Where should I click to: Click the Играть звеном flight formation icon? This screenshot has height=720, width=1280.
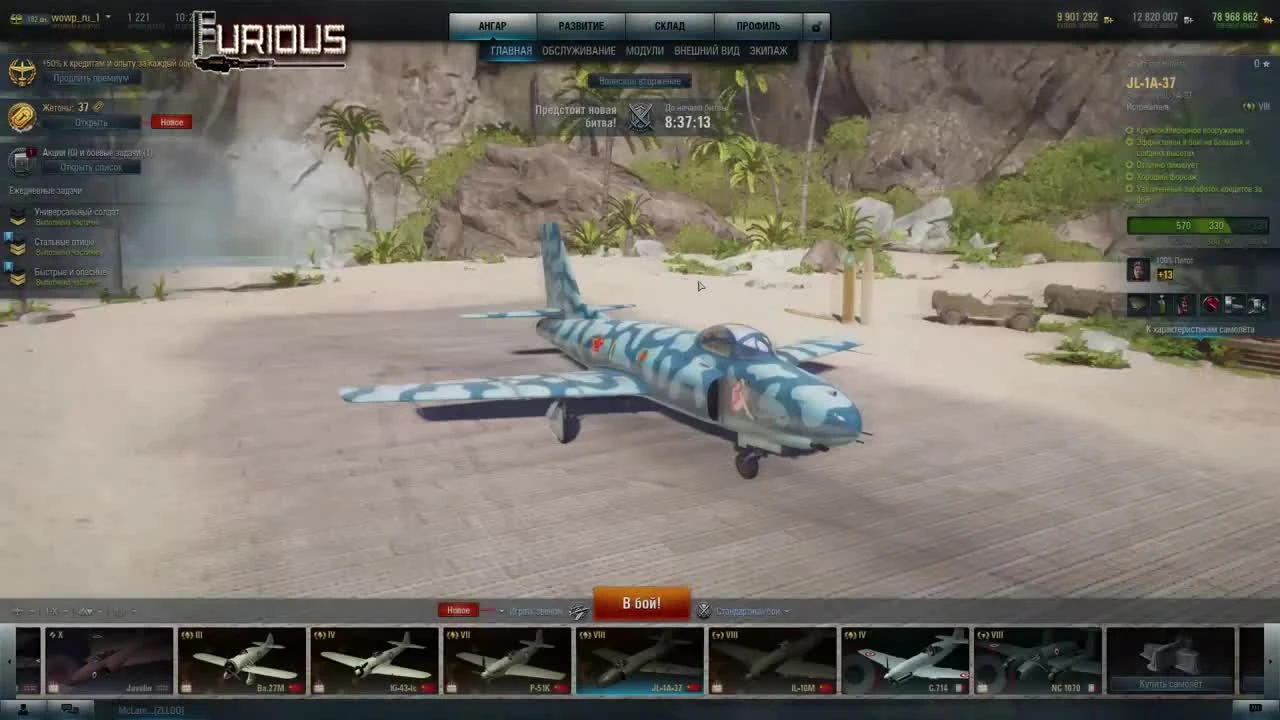coord(577,610)
